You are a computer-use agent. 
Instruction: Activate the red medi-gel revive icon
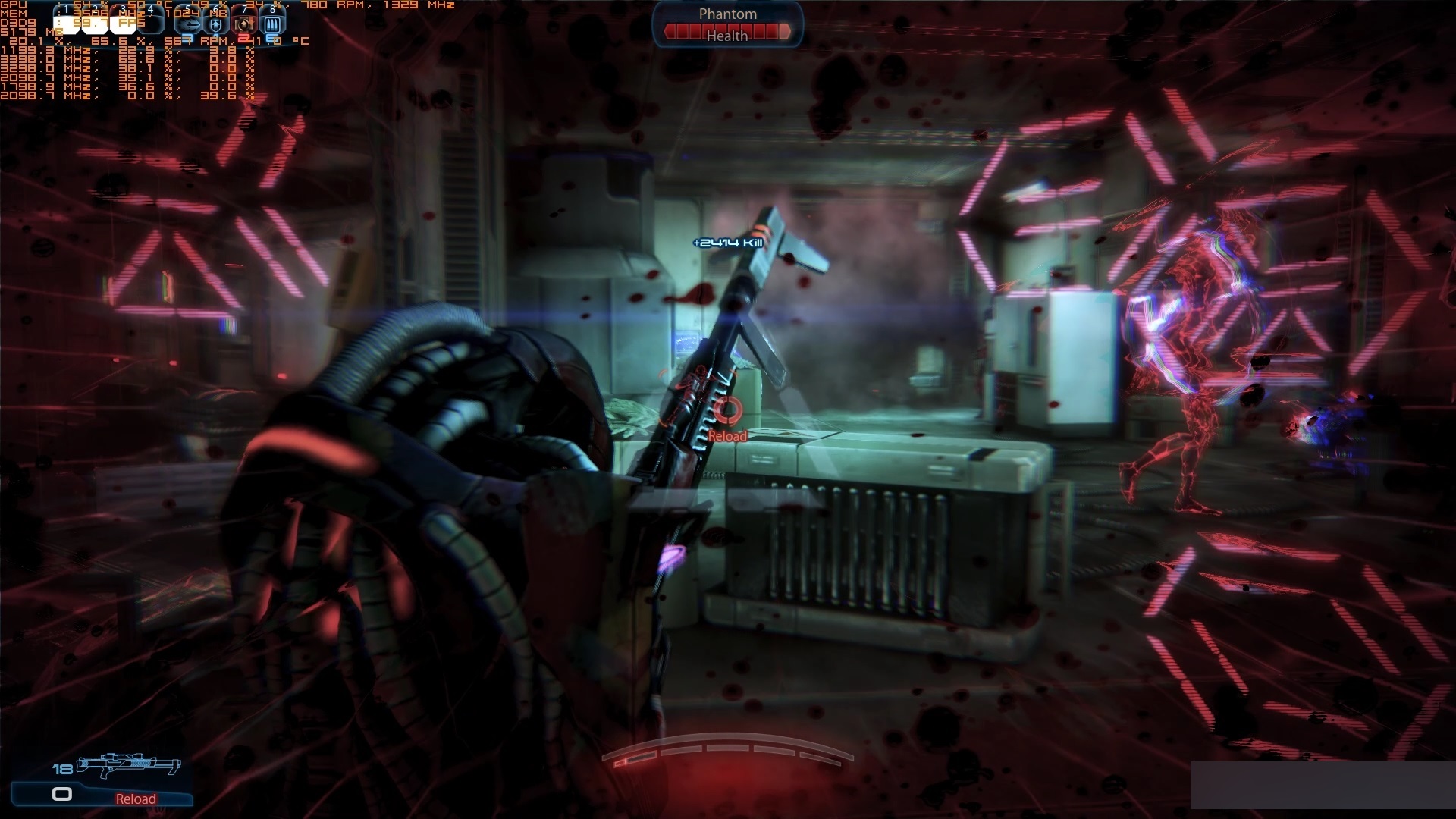244,25
